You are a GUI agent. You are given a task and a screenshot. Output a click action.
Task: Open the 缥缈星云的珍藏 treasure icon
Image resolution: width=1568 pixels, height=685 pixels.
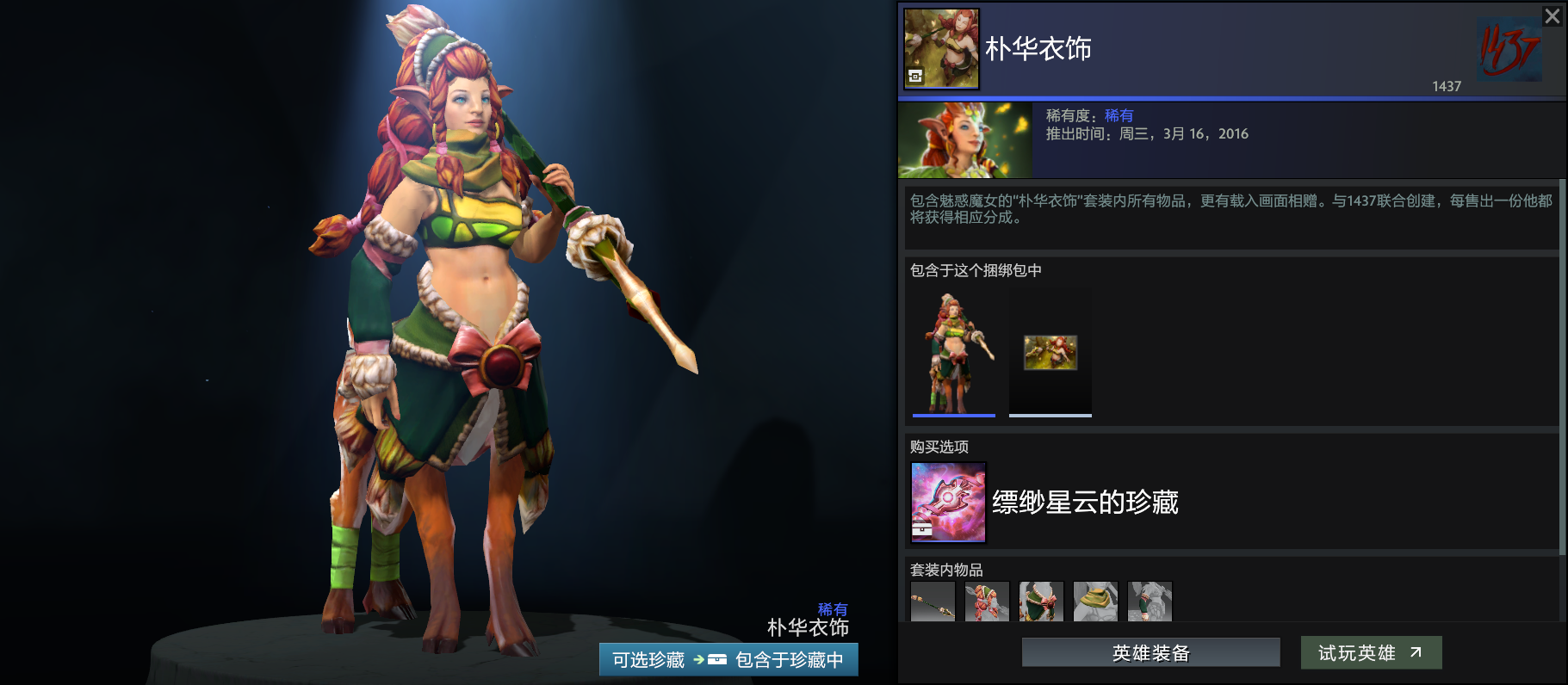947,503
